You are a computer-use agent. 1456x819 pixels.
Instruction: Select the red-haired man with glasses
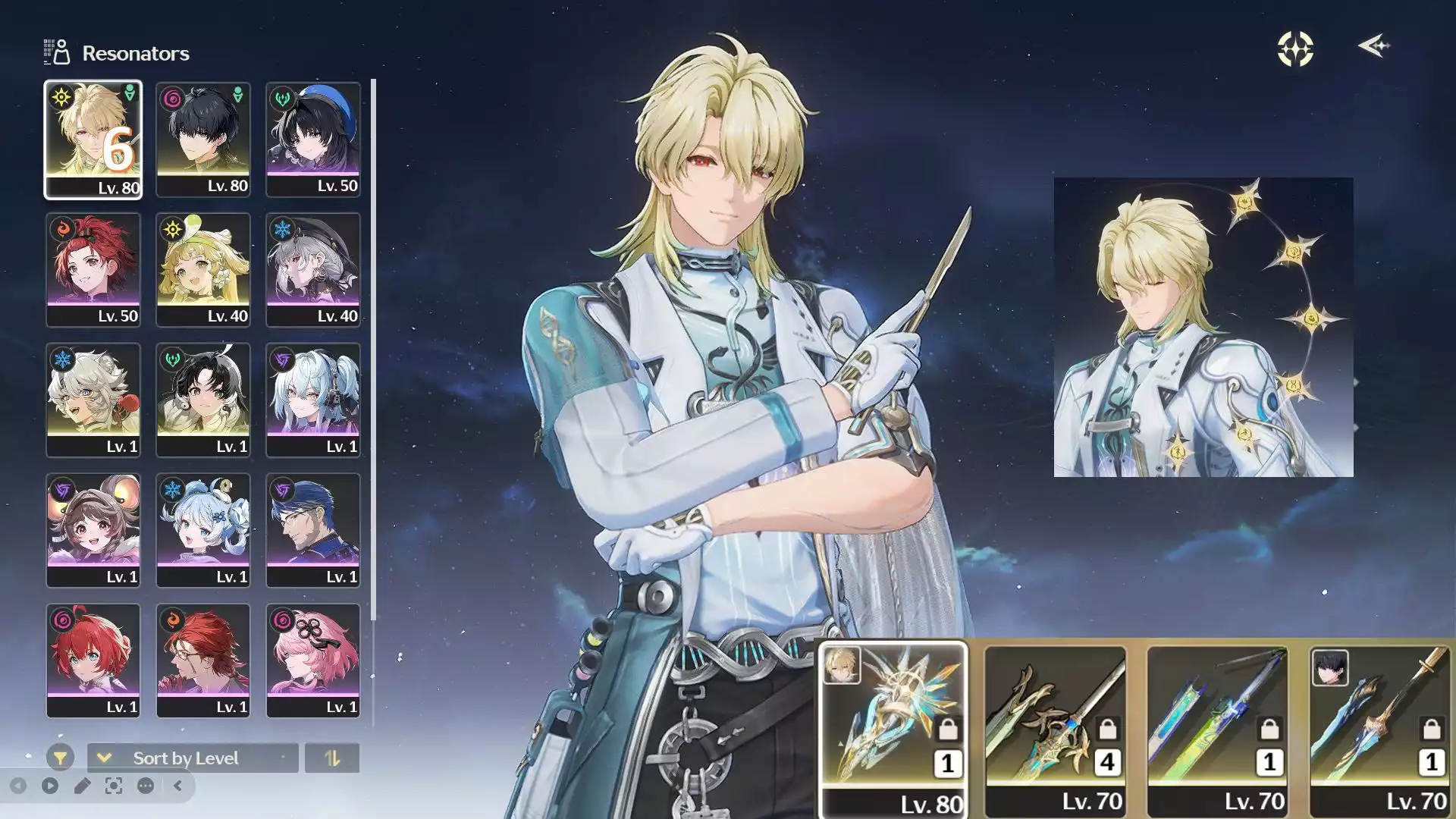202,661
